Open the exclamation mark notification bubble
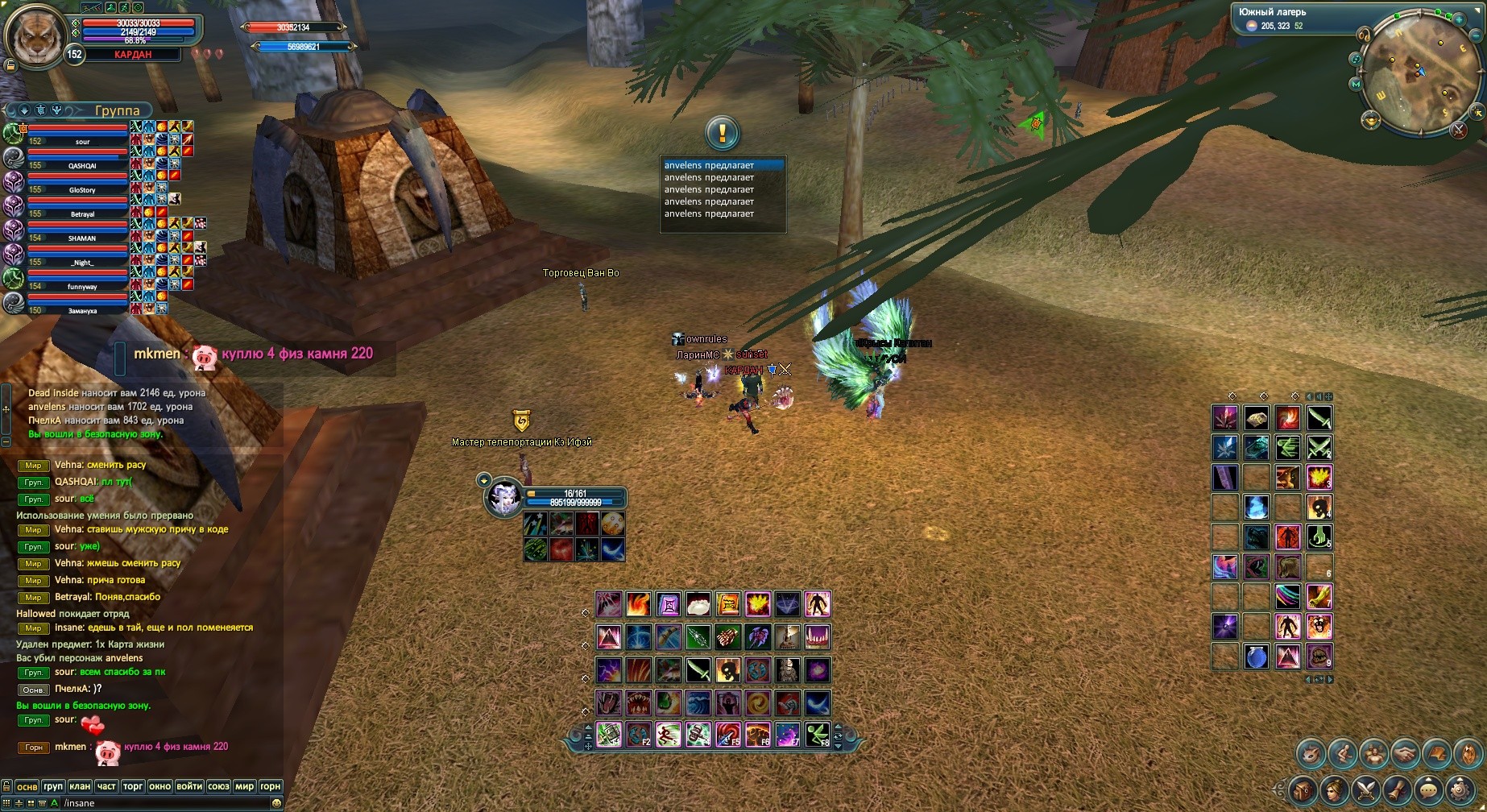The image size is (1487, 812). 722,133
